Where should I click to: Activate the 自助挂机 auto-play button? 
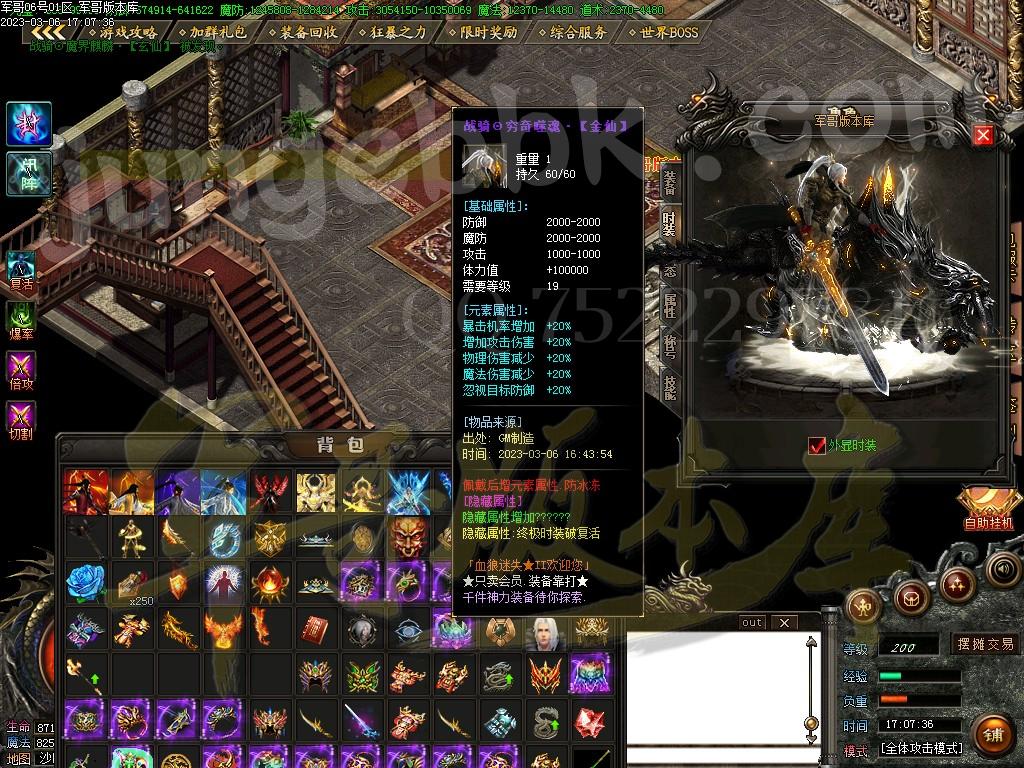[988, 509]
